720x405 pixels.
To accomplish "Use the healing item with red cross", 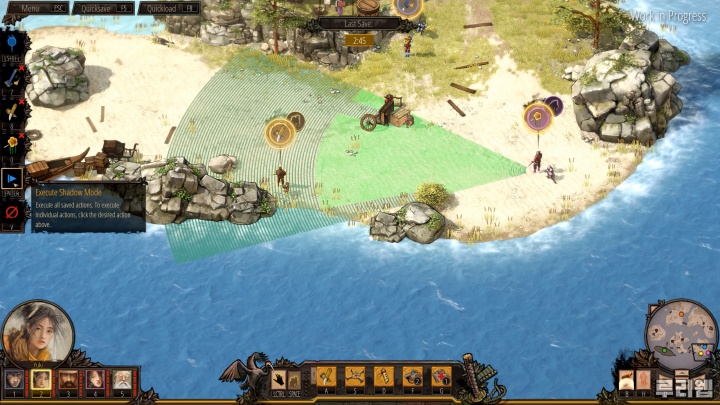I will pos(441,377).
